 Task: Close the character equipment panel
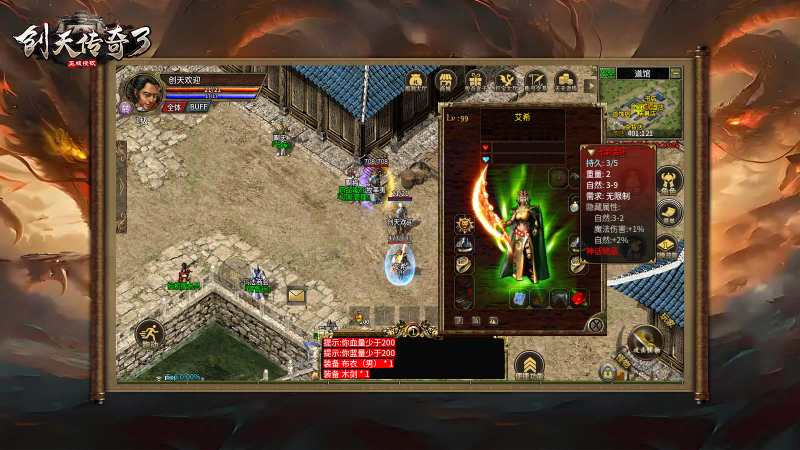tap(596, 324)
